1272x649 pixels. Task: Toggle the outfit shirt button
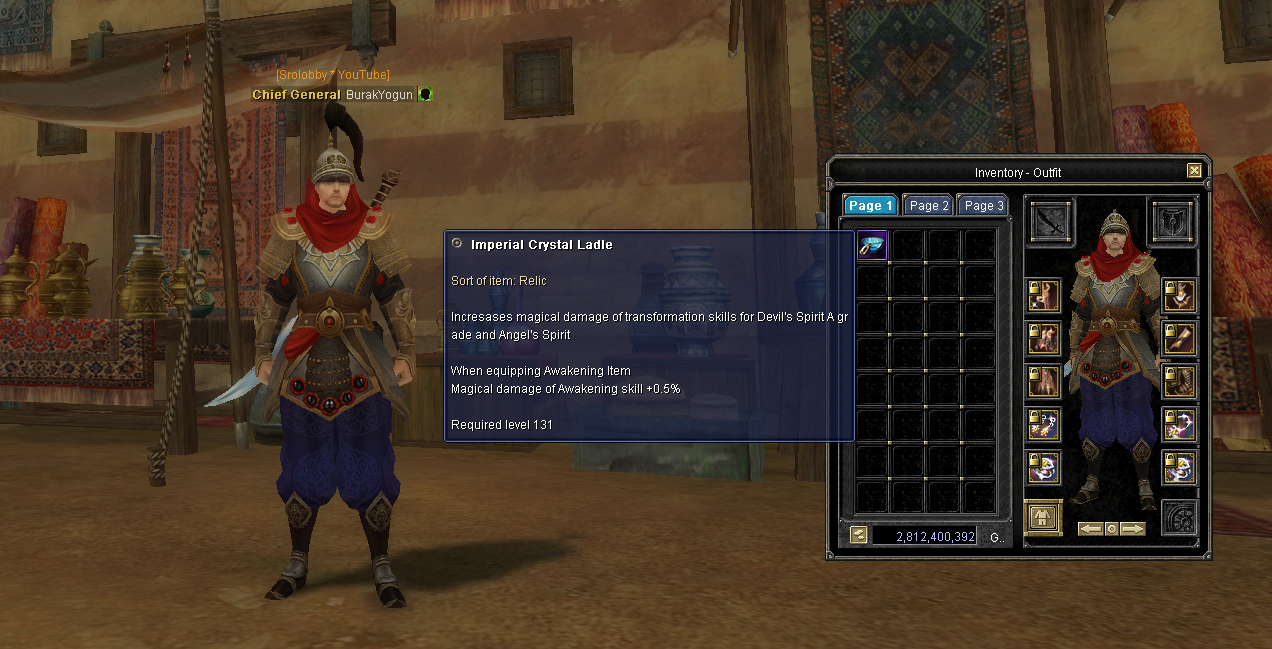(x=1043, y=517)
